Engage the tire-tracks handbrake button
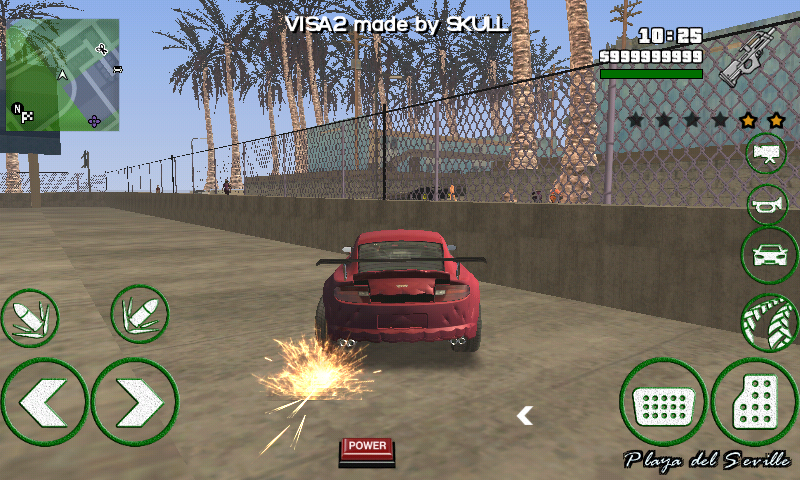Image resolution: width=800 pixels, height=480 pixels. click(768, 323)
